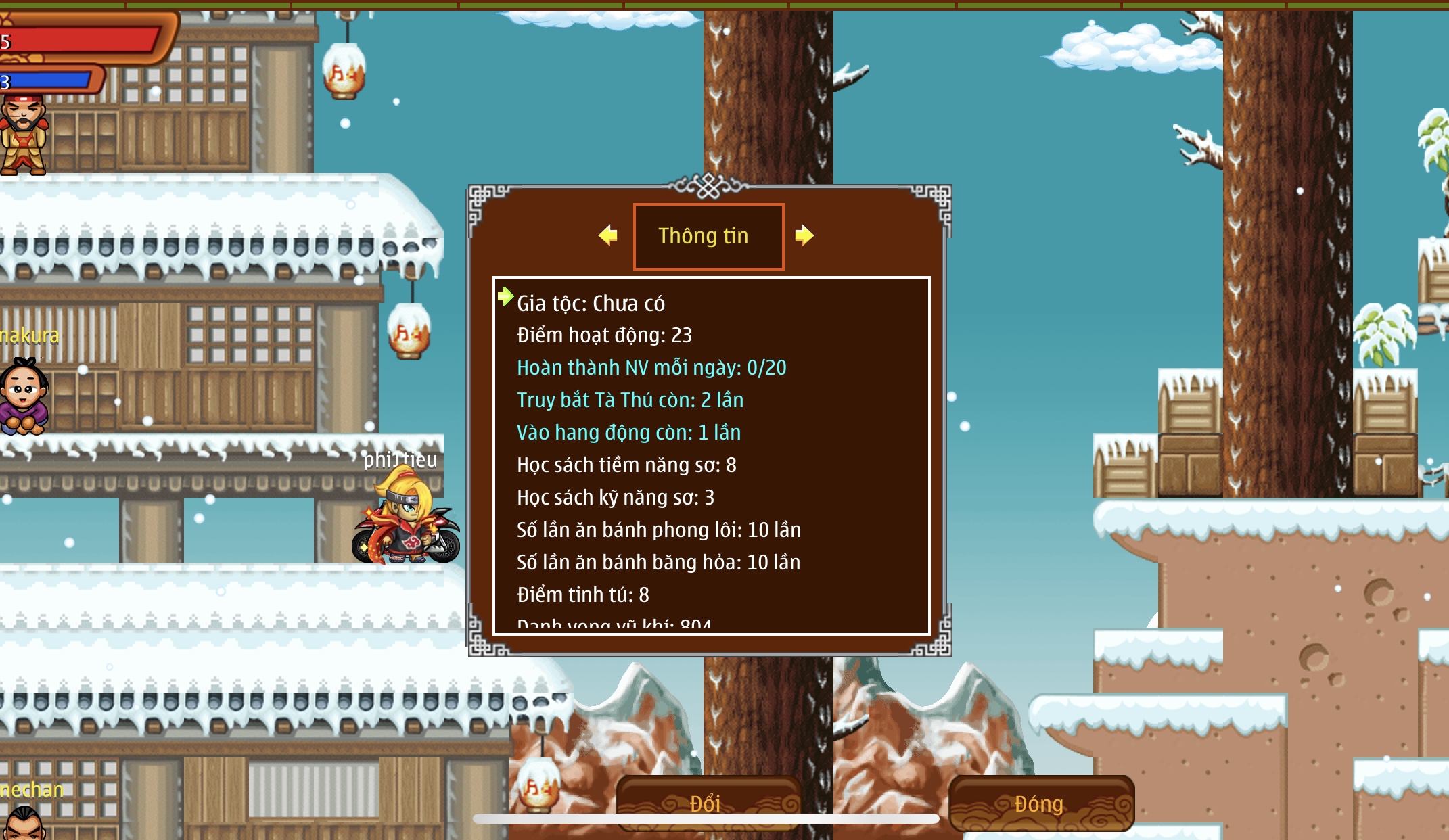The width and height of the screenshot is (1449, 840).
Task: Click the Vào hang động còn entry
Action: tap(628, 433)
